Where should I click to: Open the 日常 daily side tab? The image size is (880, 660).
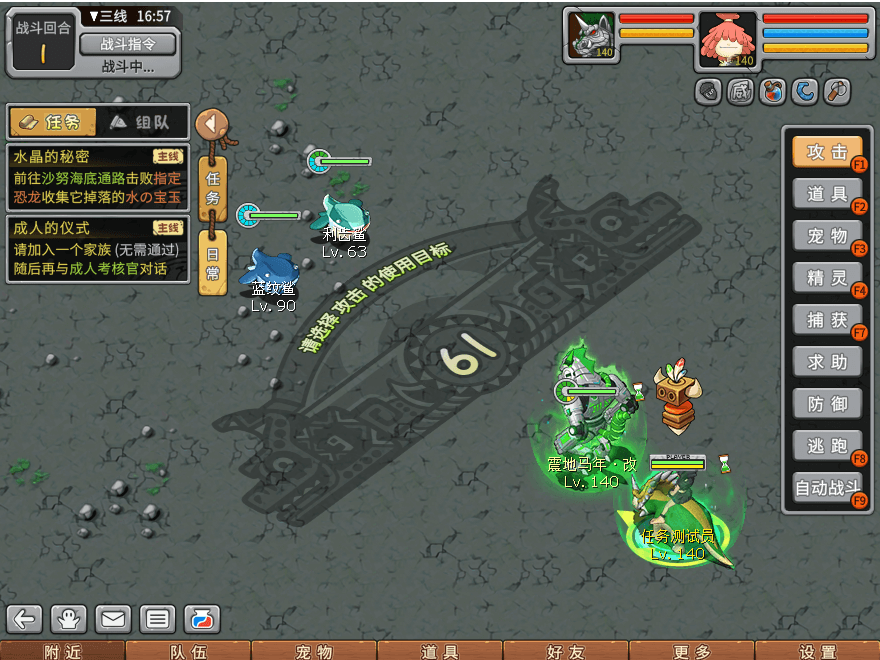point(212,262)
